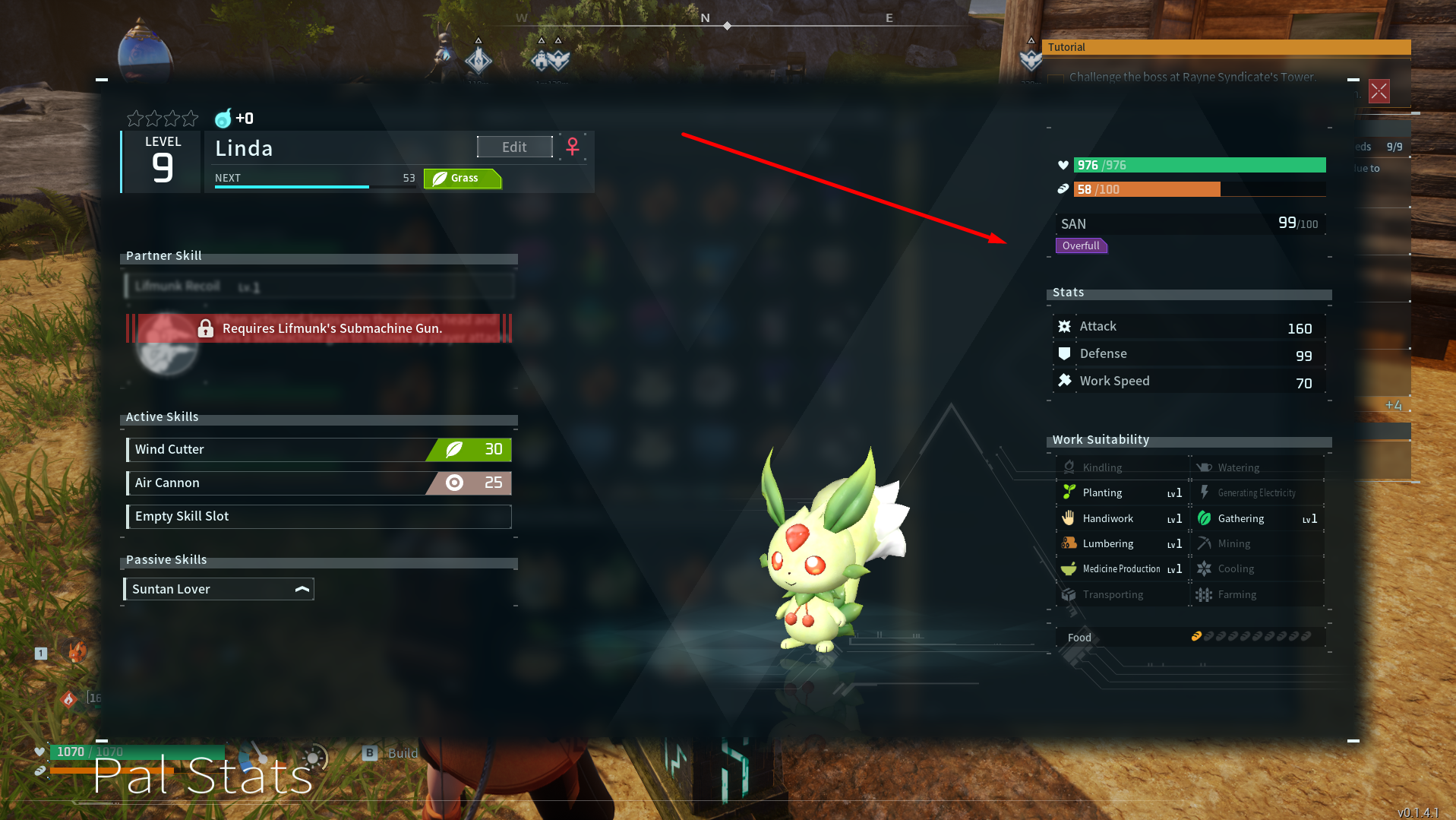The image size is (1456, 820).
Task: Open the Tutorial objective tracker
Action: click(x=1225, y=47)
